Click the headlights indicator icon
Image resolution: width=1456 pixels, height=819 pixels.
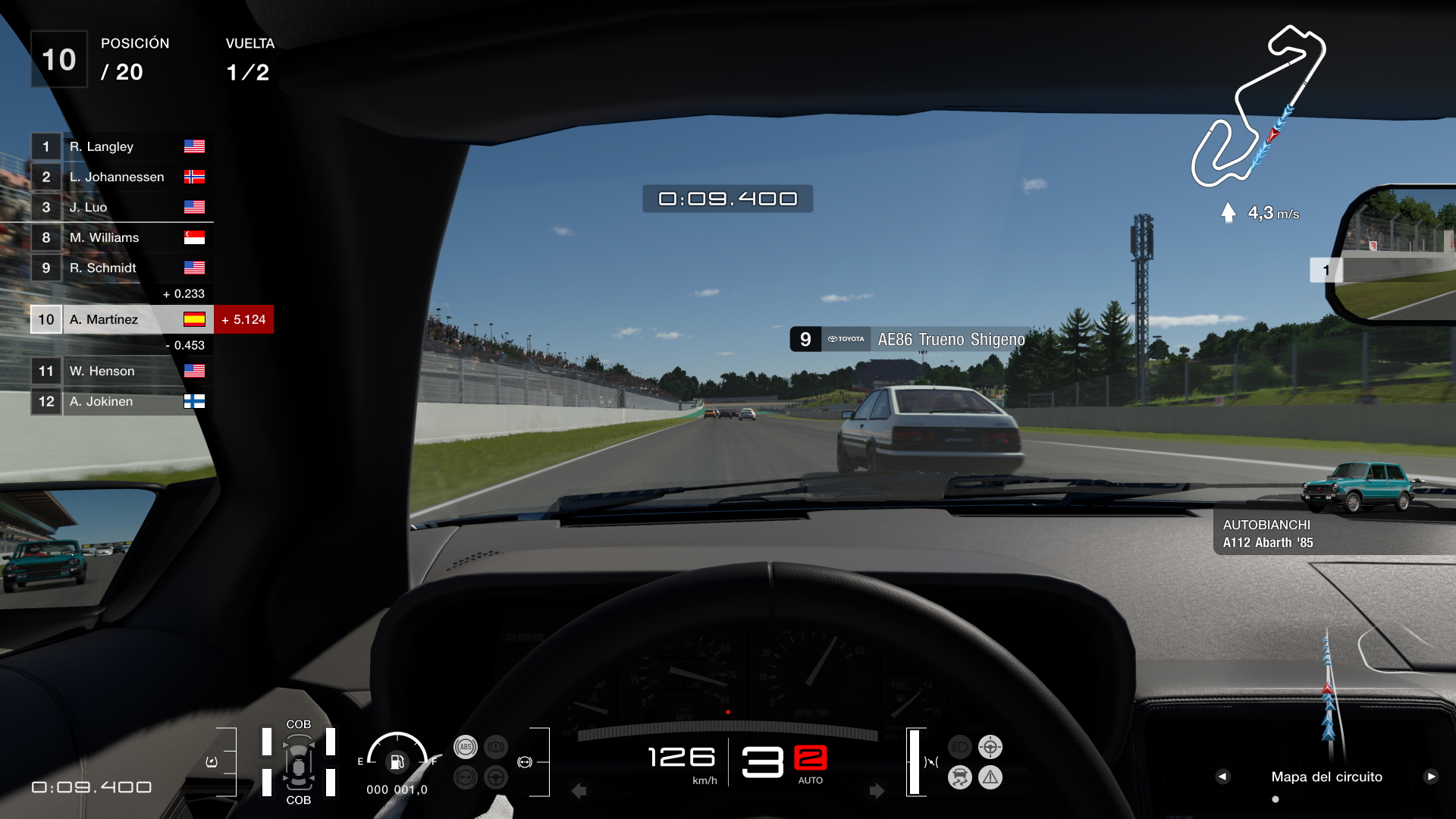point(960,745)
